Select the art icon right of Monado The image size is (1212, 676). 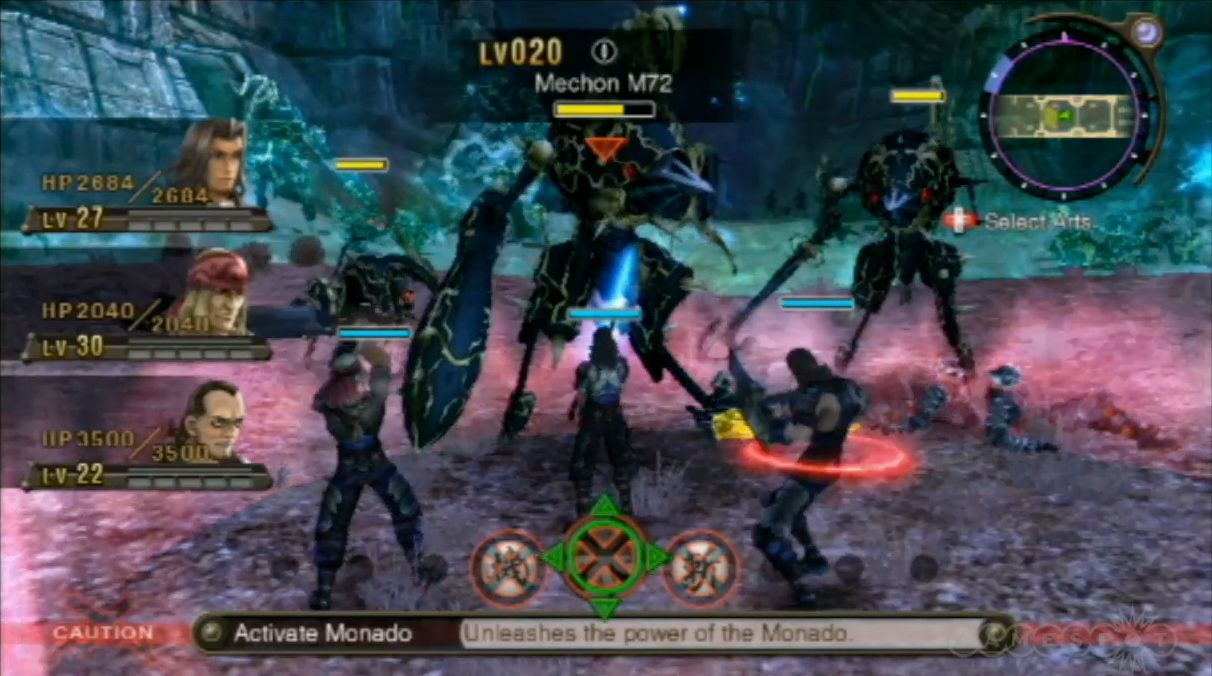[x=700, y=566]
